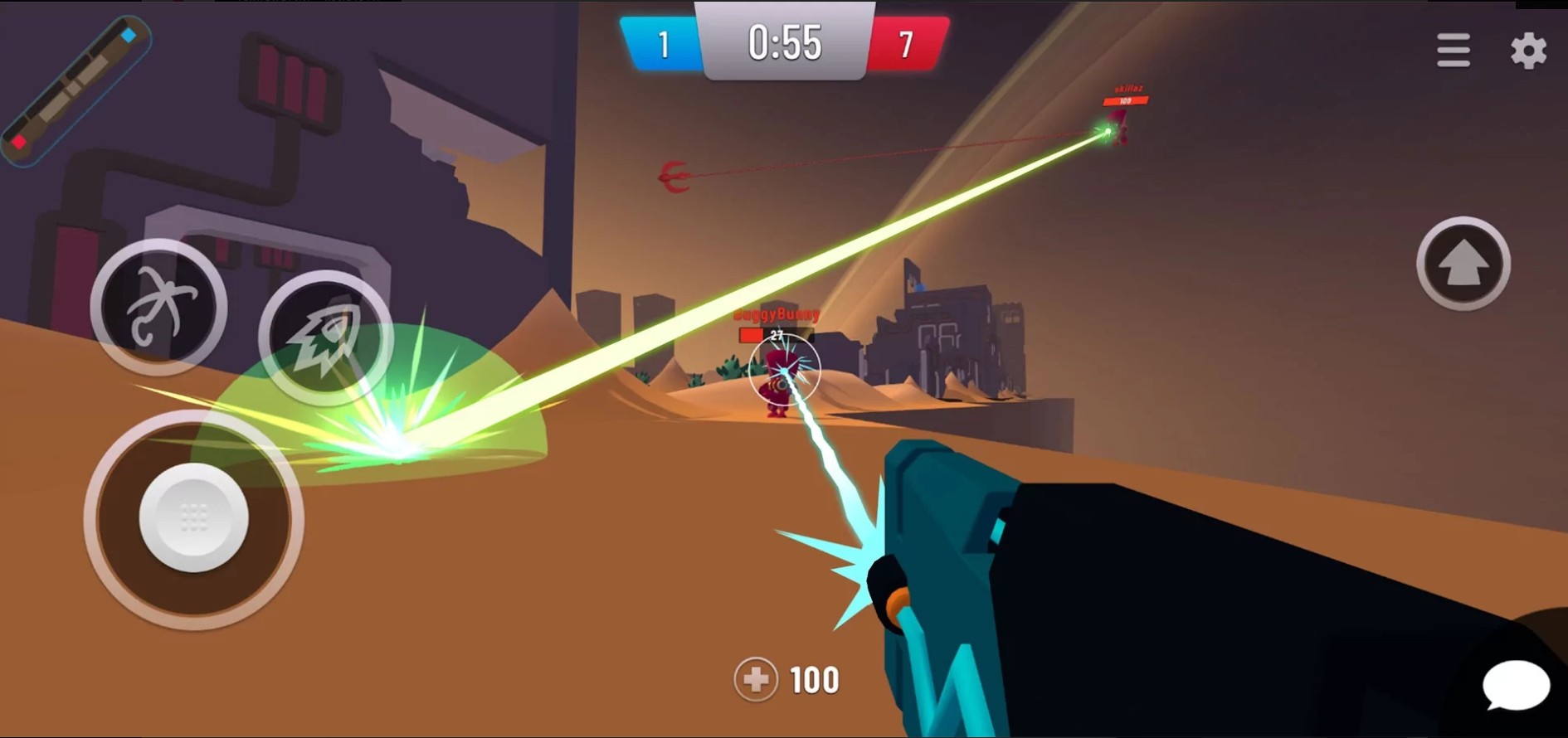The height and width of the screenshot is (738, 1568).
Task: Activate the grappling hook ability
Action: click(158, 307)
